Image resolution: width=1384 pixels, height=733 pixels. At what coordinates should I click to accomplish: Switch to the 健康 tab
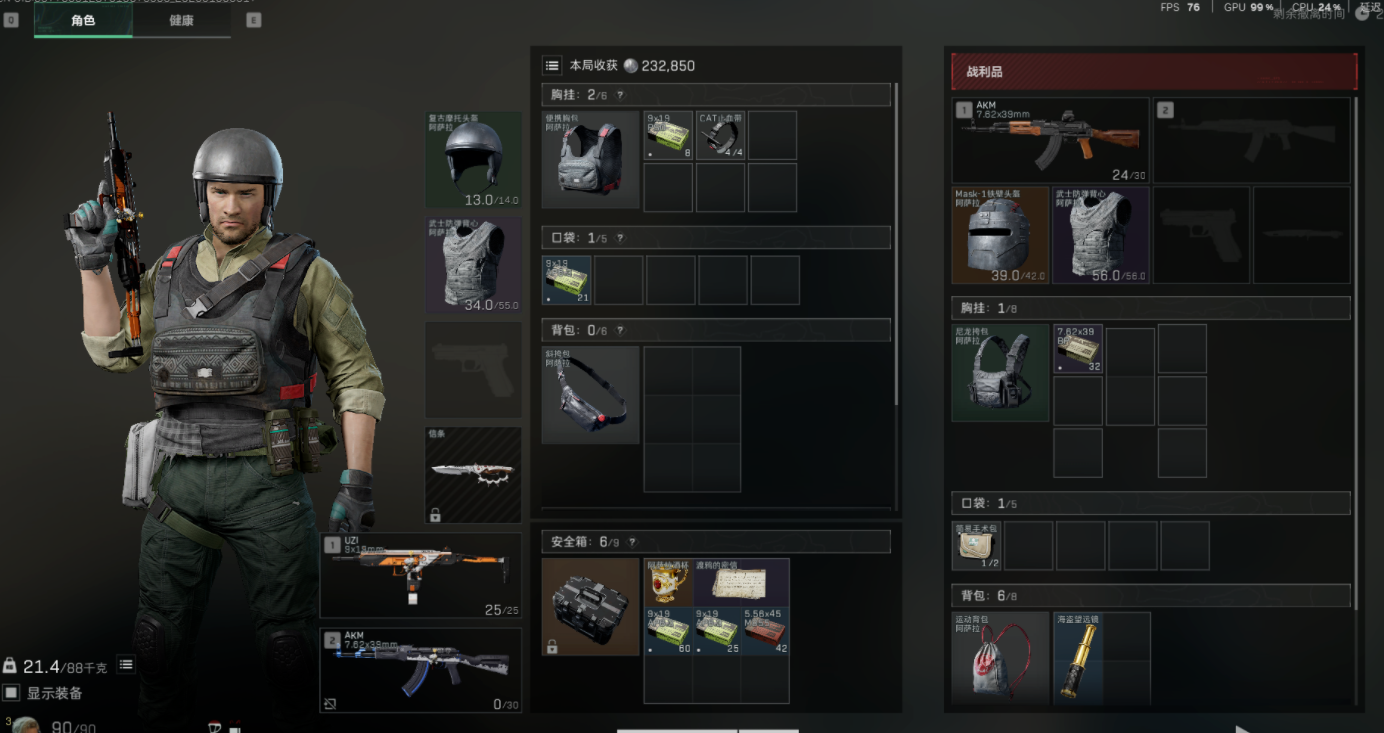pos(181,20)
